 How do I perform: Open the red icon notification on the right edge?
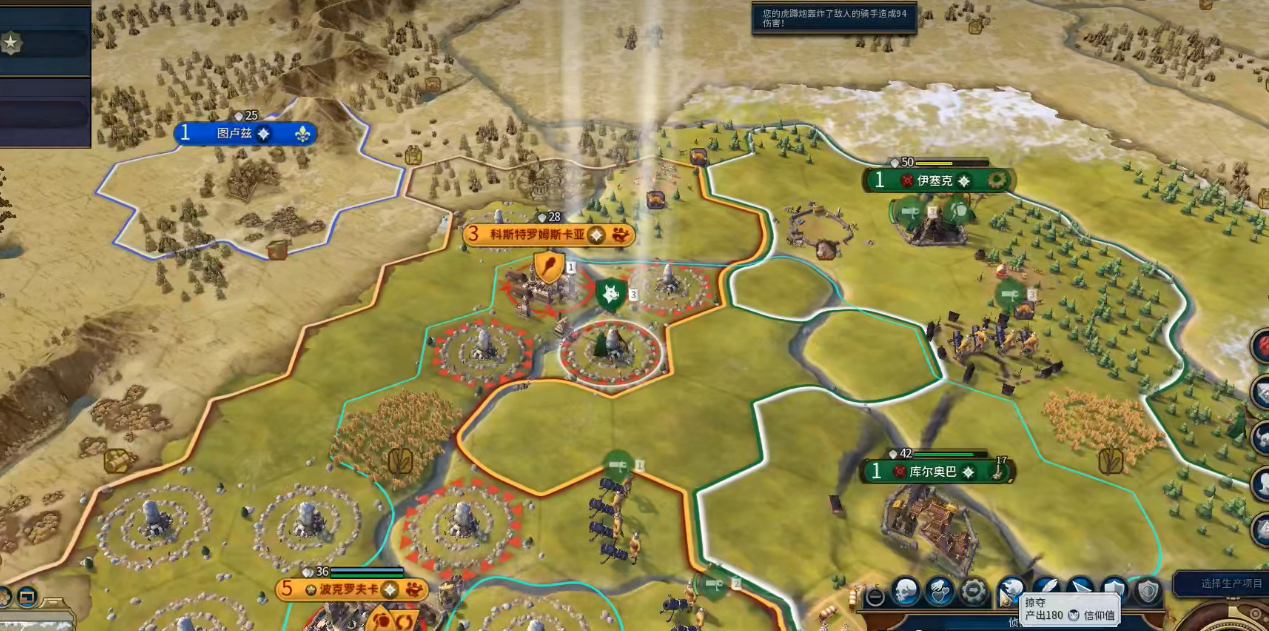[x=1262, y=346]
